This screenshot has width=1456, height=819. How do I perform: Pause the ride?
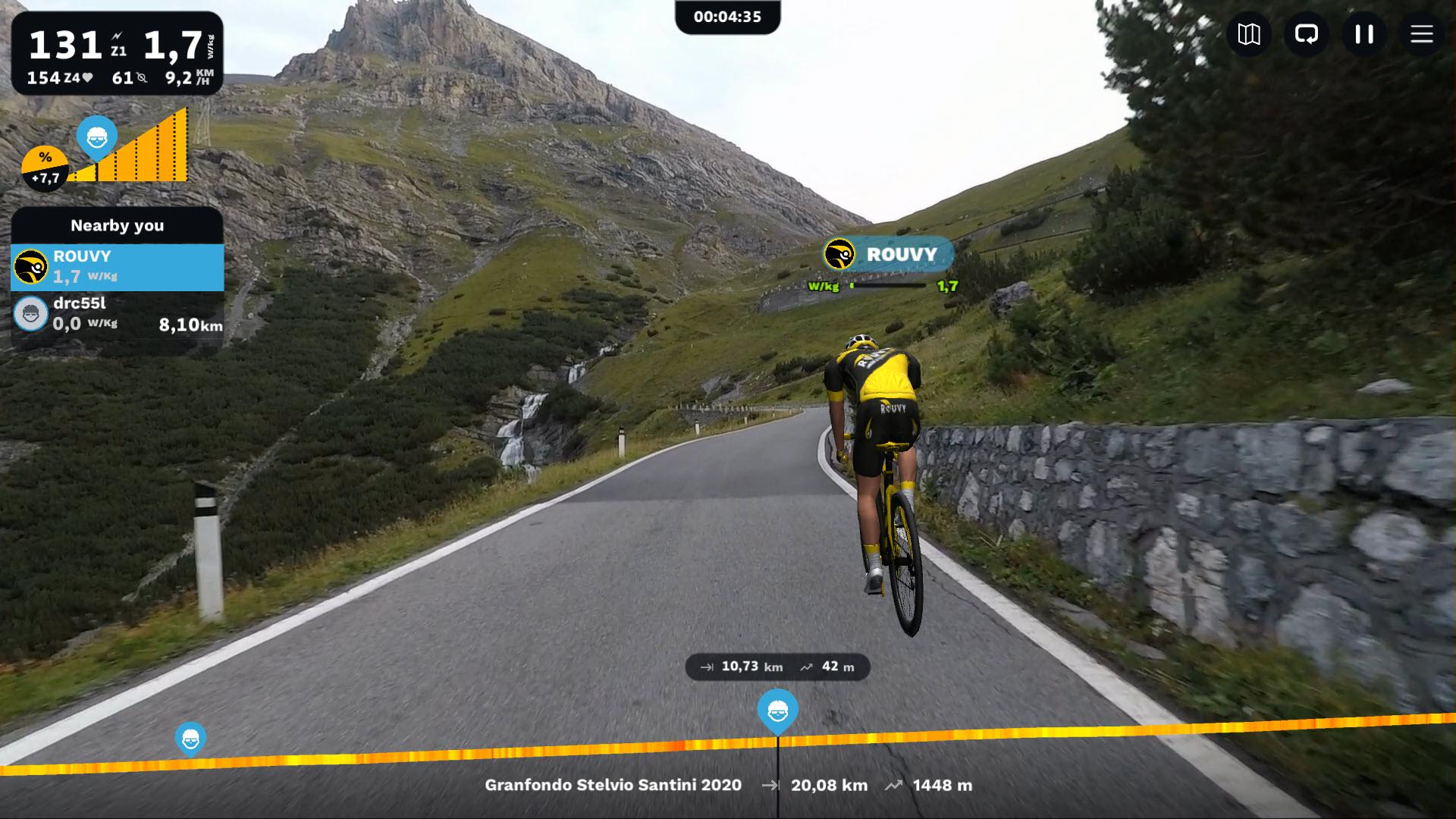(1364, 34)
